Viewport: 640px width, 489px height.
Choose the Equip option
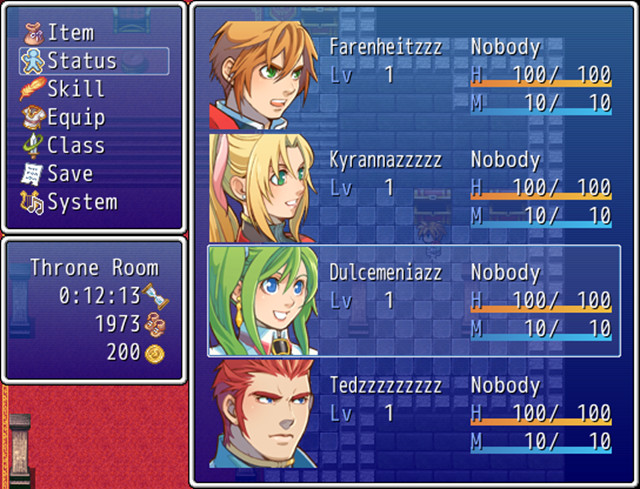76,117
